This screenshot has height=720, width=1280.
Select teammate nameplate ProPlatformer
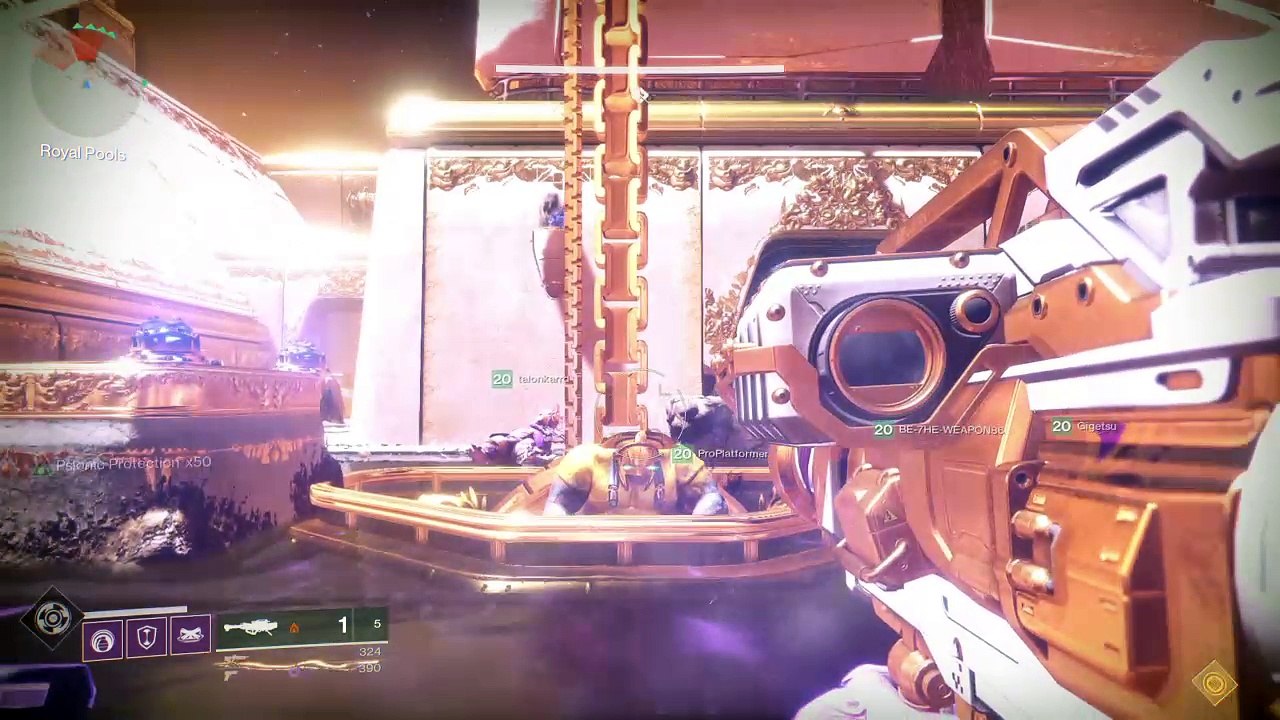click(720, 454)
